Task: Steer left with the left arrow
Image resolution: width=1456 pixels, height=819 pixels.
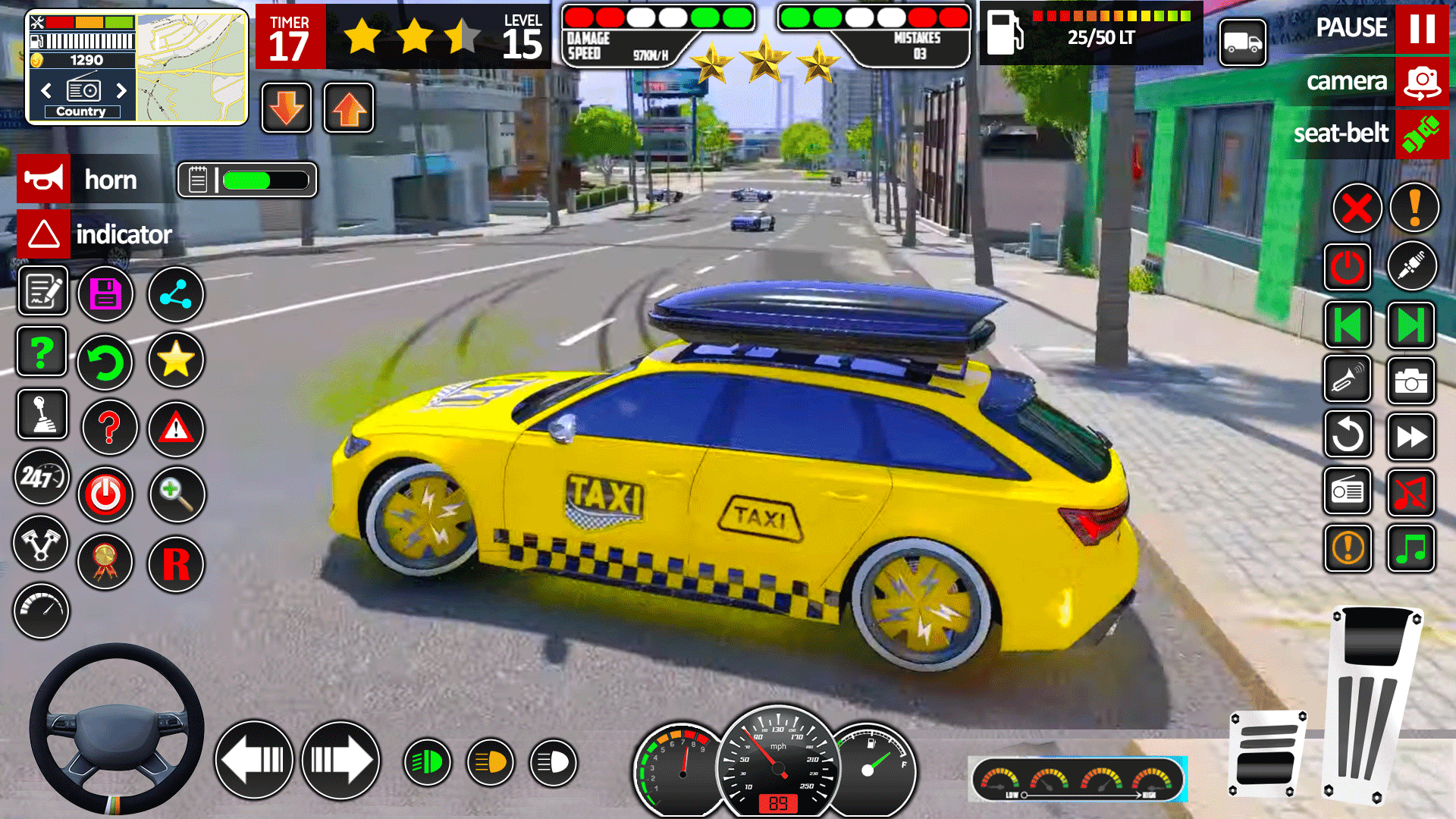Action: point(254,760)
